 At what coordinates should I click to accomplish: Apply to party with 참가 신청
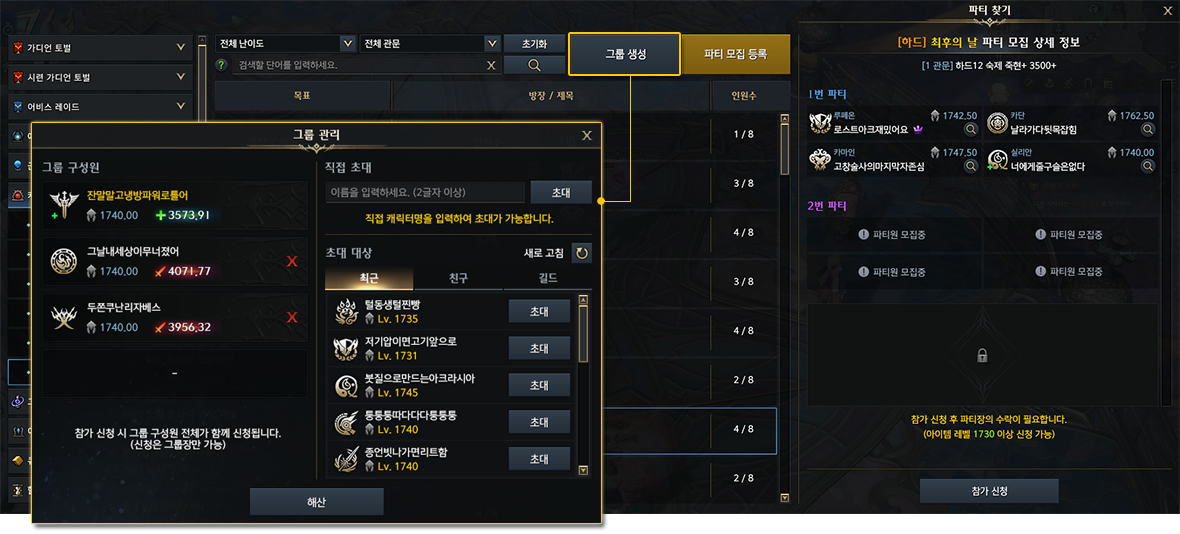point(988,491)
